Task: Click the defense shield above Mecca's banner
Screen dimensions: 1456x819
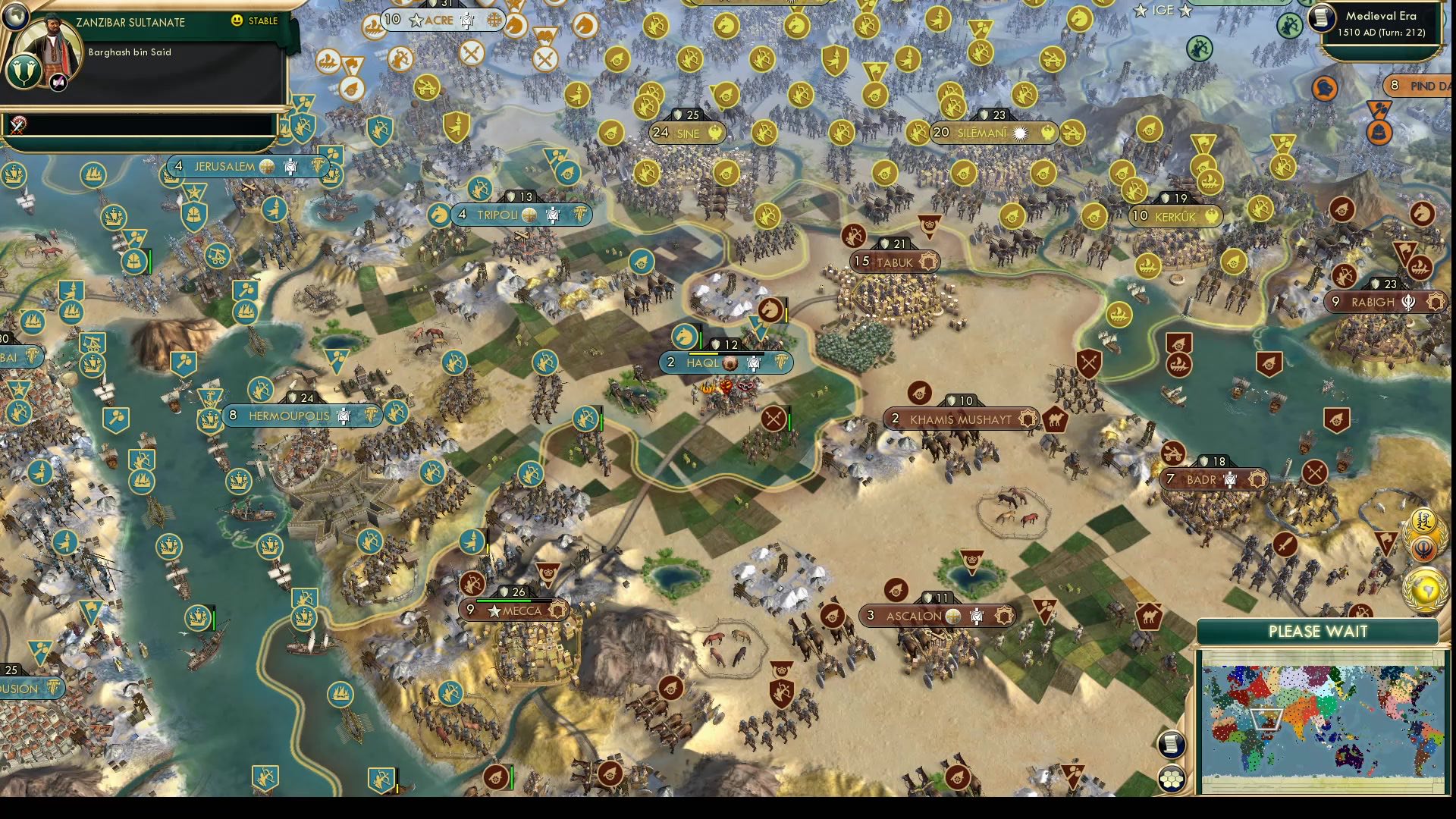Action: [x=502, y=593]
